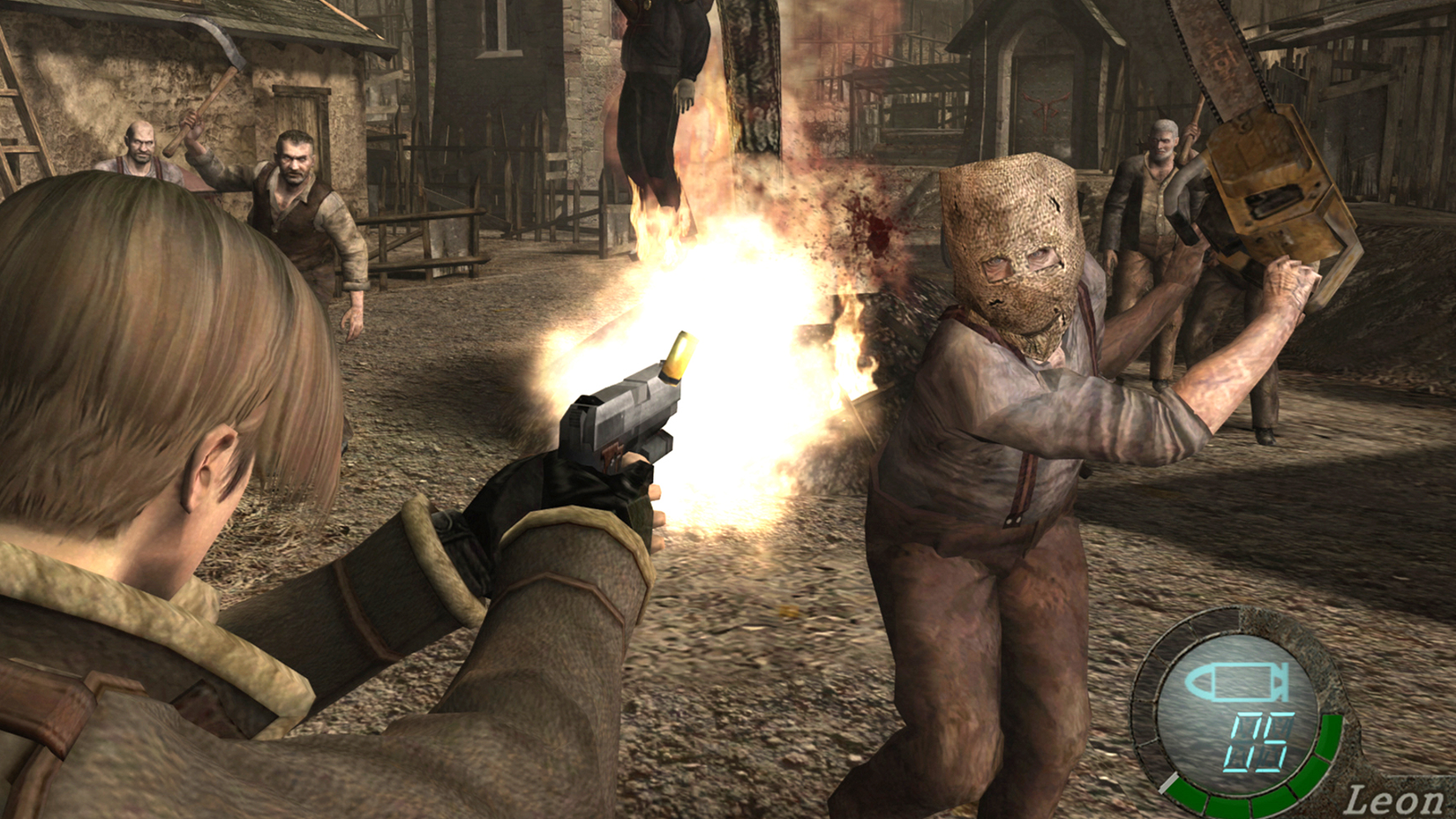Click the Leon name label
Screen dimensions: 1456x819
click(1394, 799)
